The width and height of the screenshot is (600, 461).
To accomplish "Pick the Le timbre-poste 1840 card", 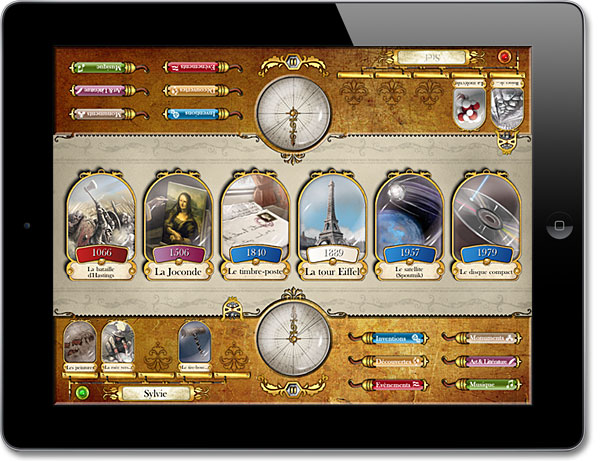I will click(254, 225).
